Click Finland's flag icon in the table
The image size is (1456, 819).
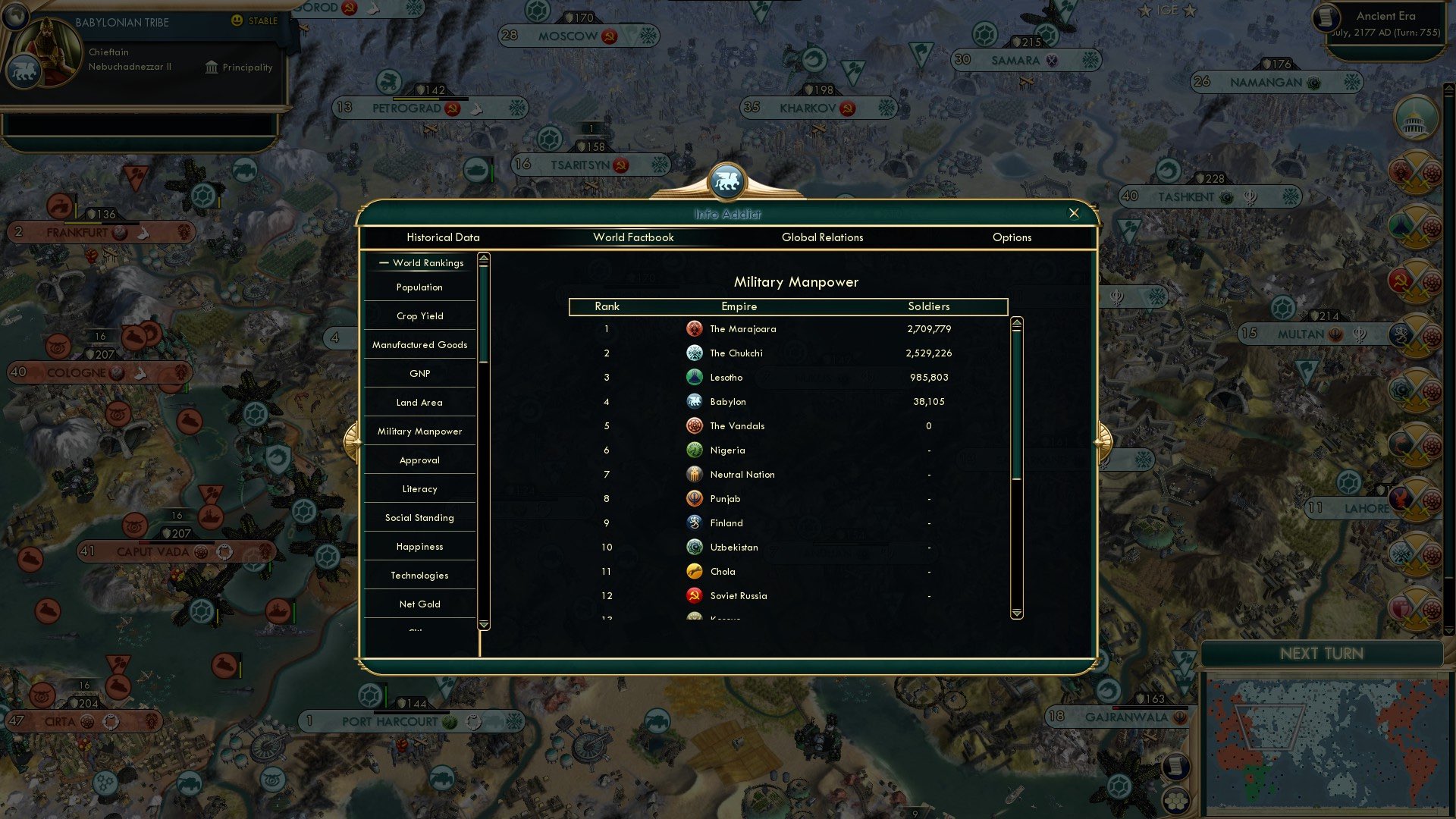[x=695, y=522]
